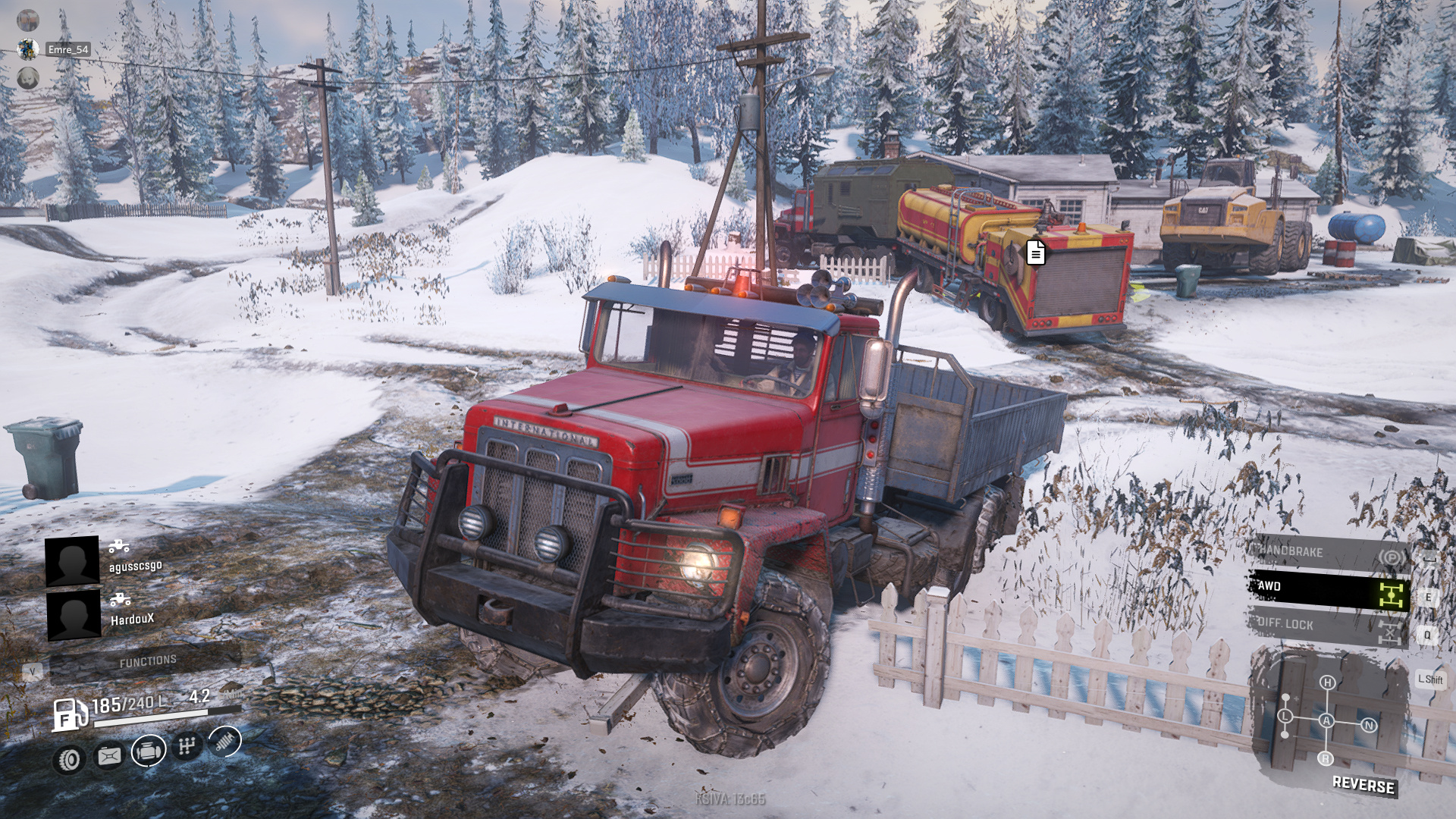This screenshot has height=819, width=1456.
Task: Open the Functions menu
Action: tap(148, 662)
